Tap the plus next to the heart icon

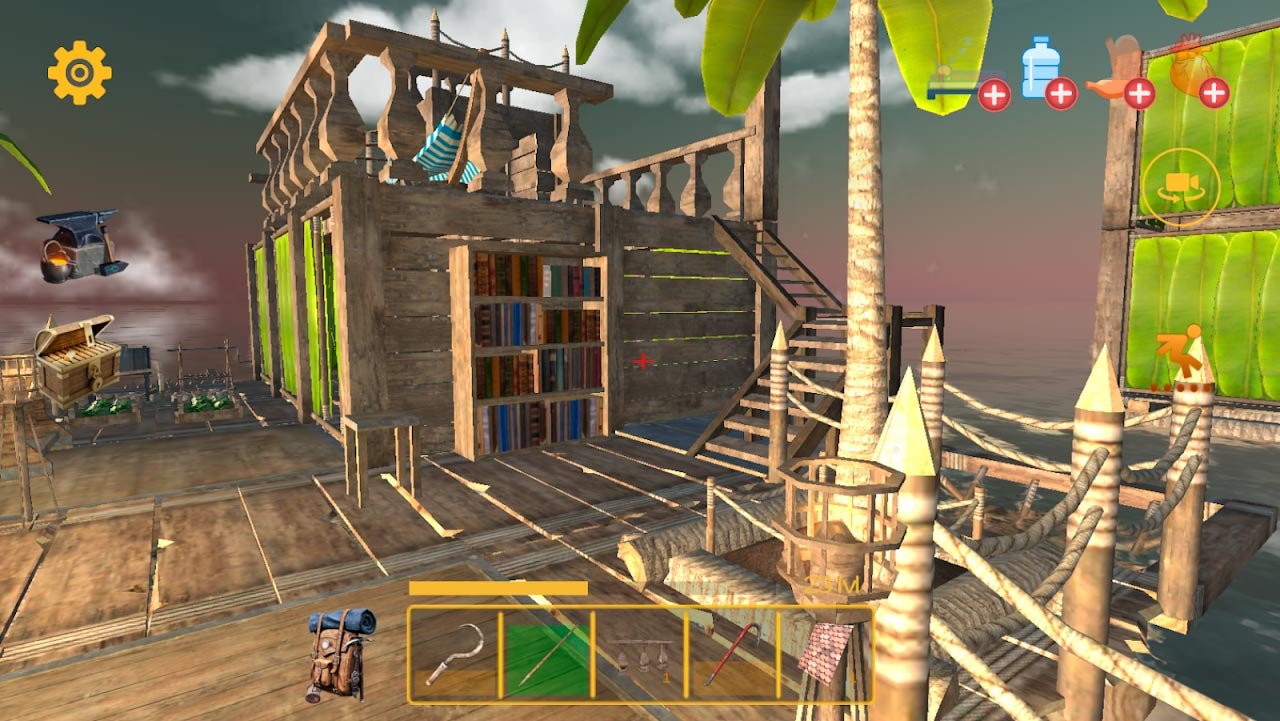(x=1214, y=94)
